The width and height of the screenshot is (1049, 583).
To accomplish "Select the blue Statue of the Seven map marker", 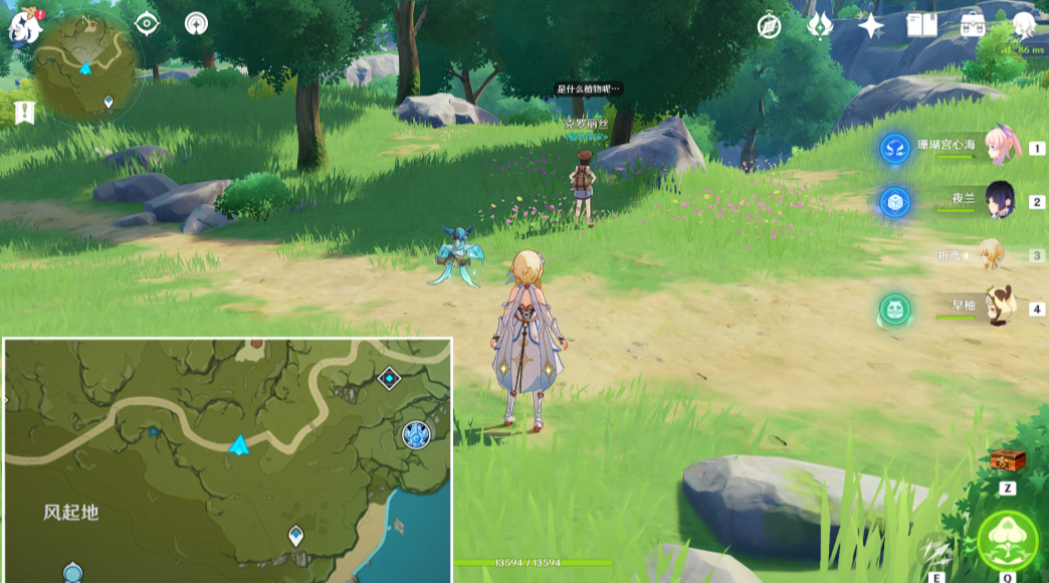I will tap(416, 434).
